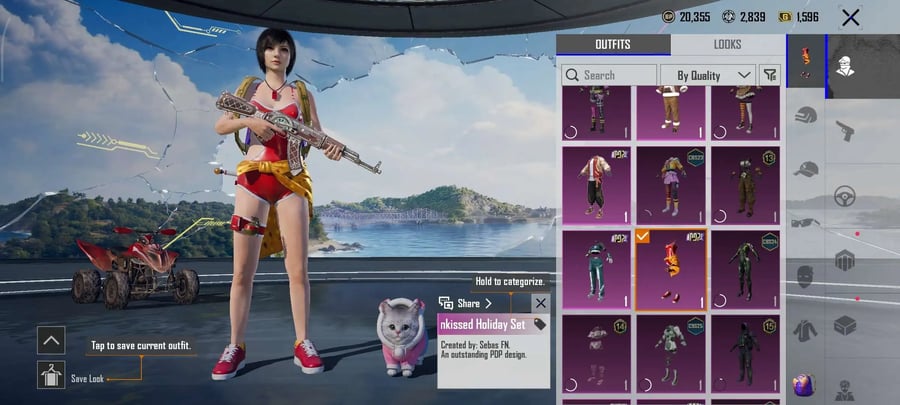
Task: Select the brown outfit with badge 13
Action: (x=745, y=185)
